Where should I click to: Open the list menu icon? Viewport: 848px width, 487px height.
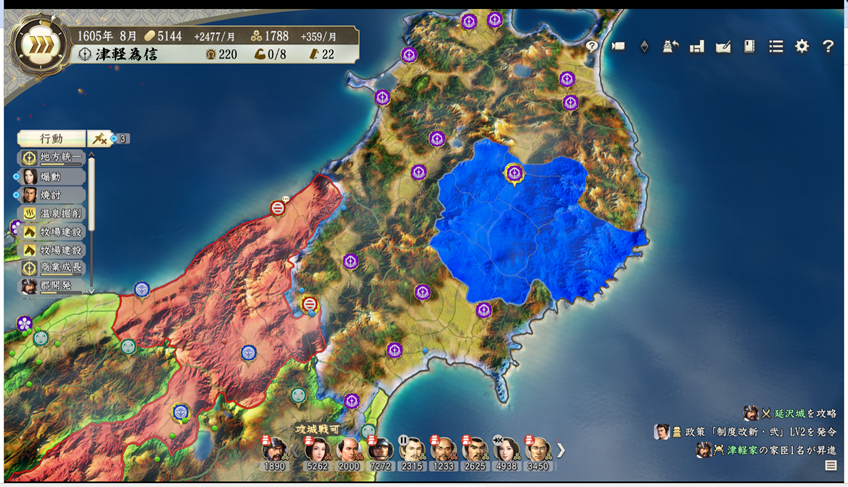pos(775,46)
